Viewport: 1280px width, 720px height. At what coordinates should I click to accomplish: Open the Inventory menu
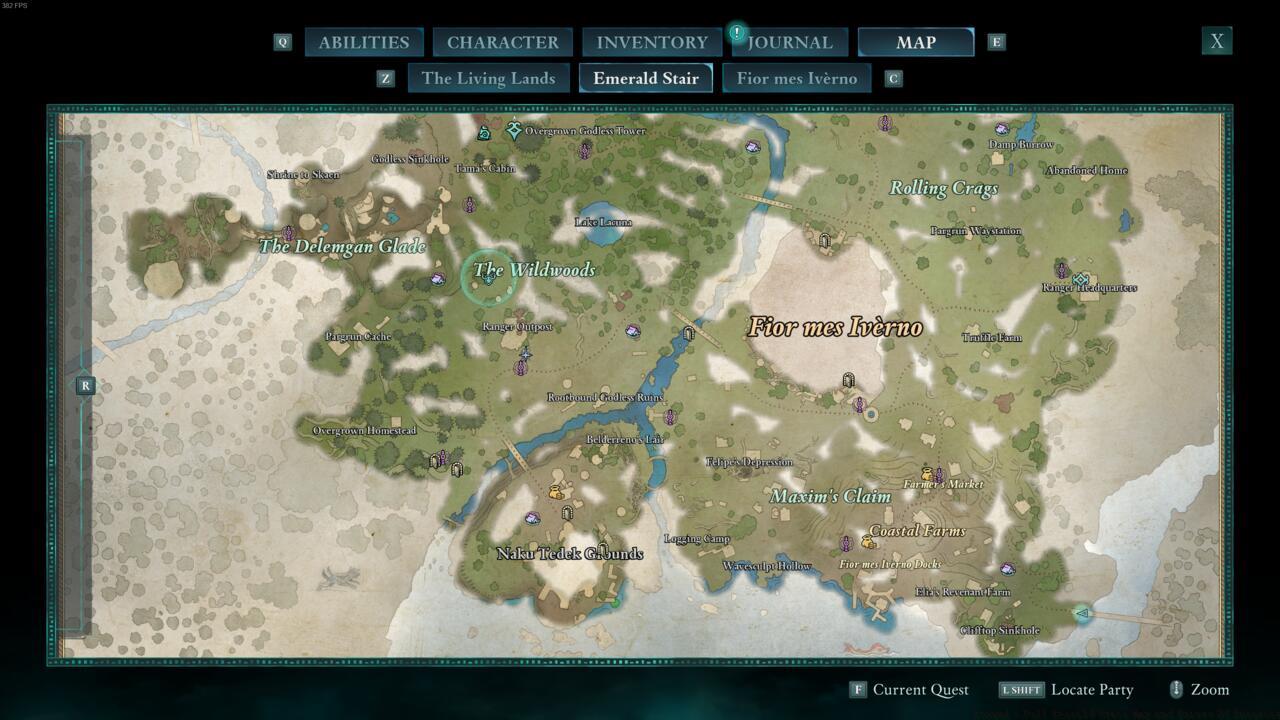click(651, 42)
